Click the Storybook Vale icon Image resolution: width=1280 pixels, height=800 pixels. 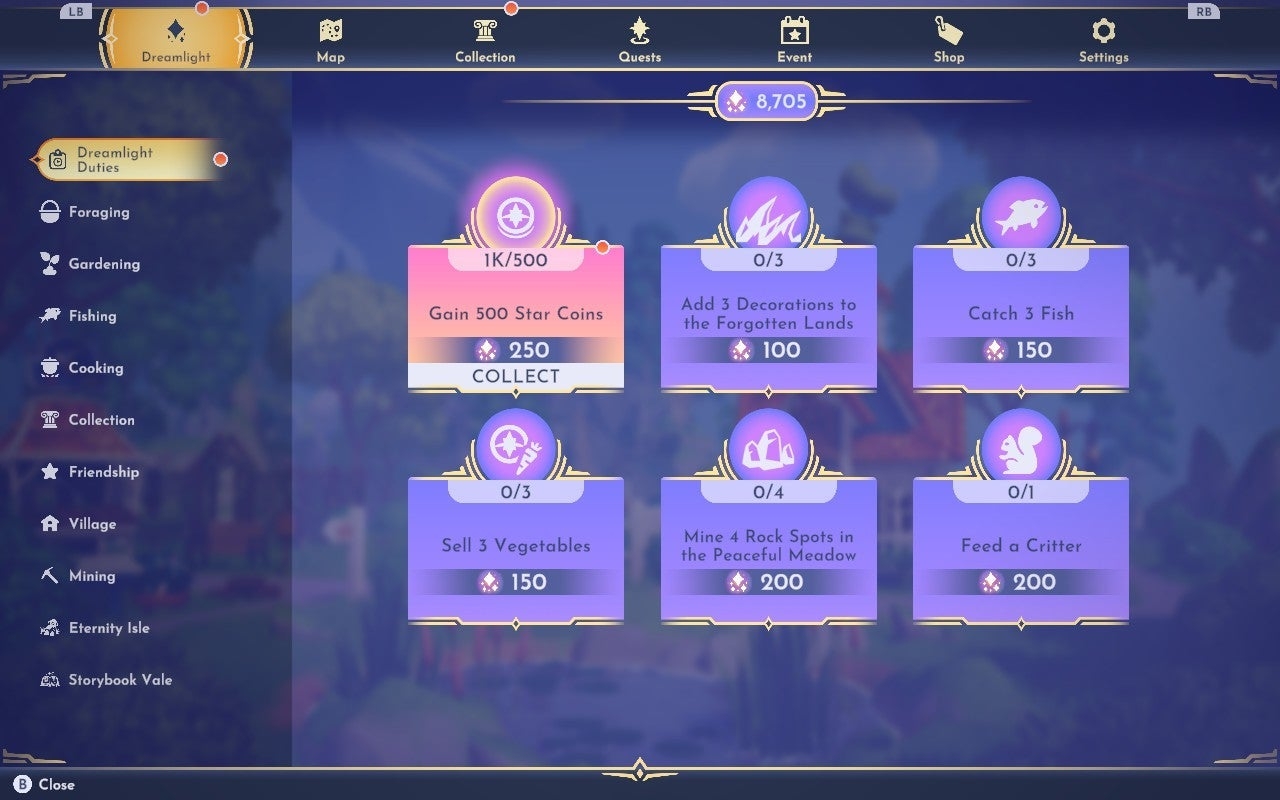pos(48,679)
